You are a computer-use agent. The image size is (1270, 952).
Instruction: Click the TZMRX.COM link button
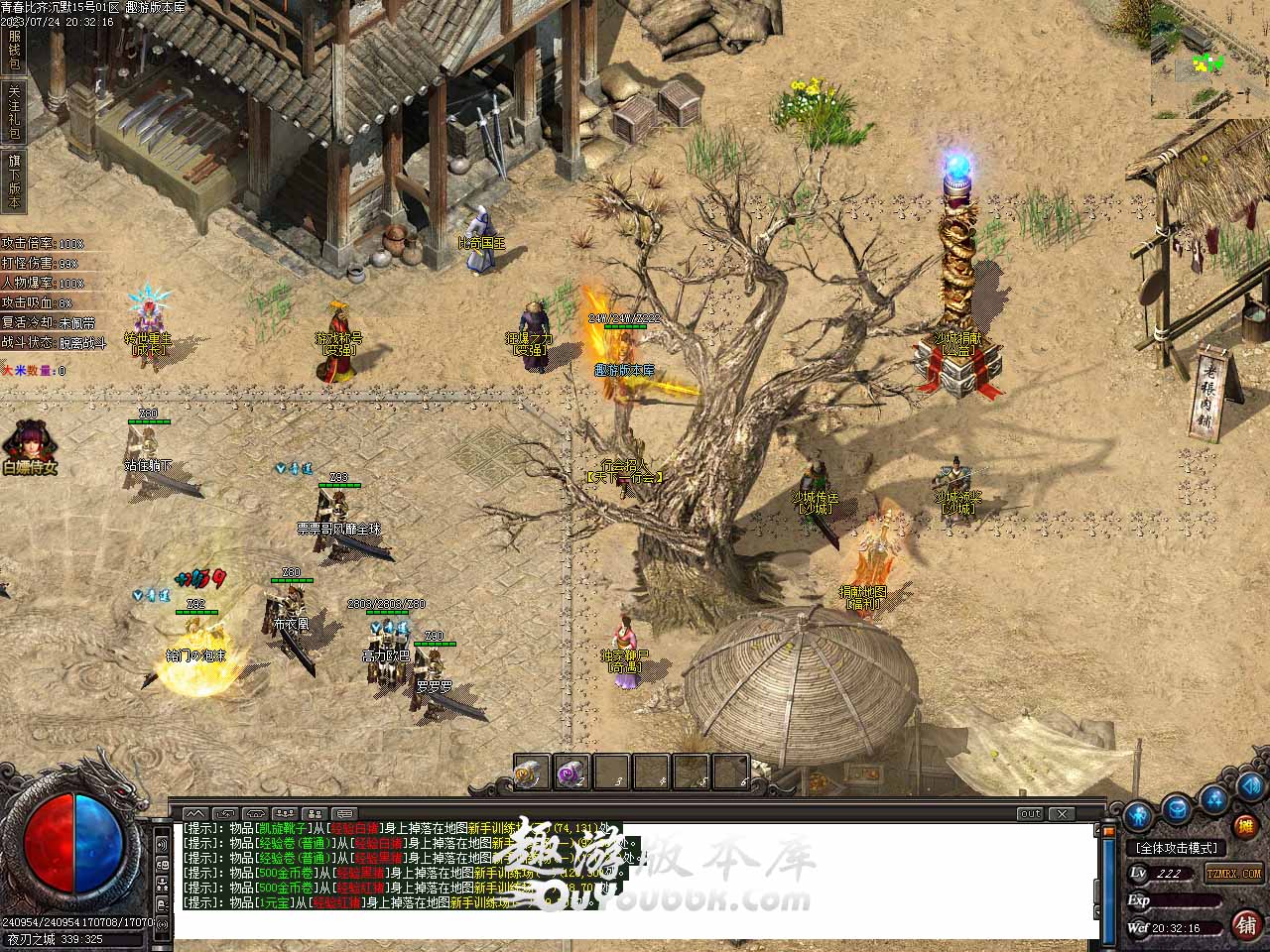1233,874
